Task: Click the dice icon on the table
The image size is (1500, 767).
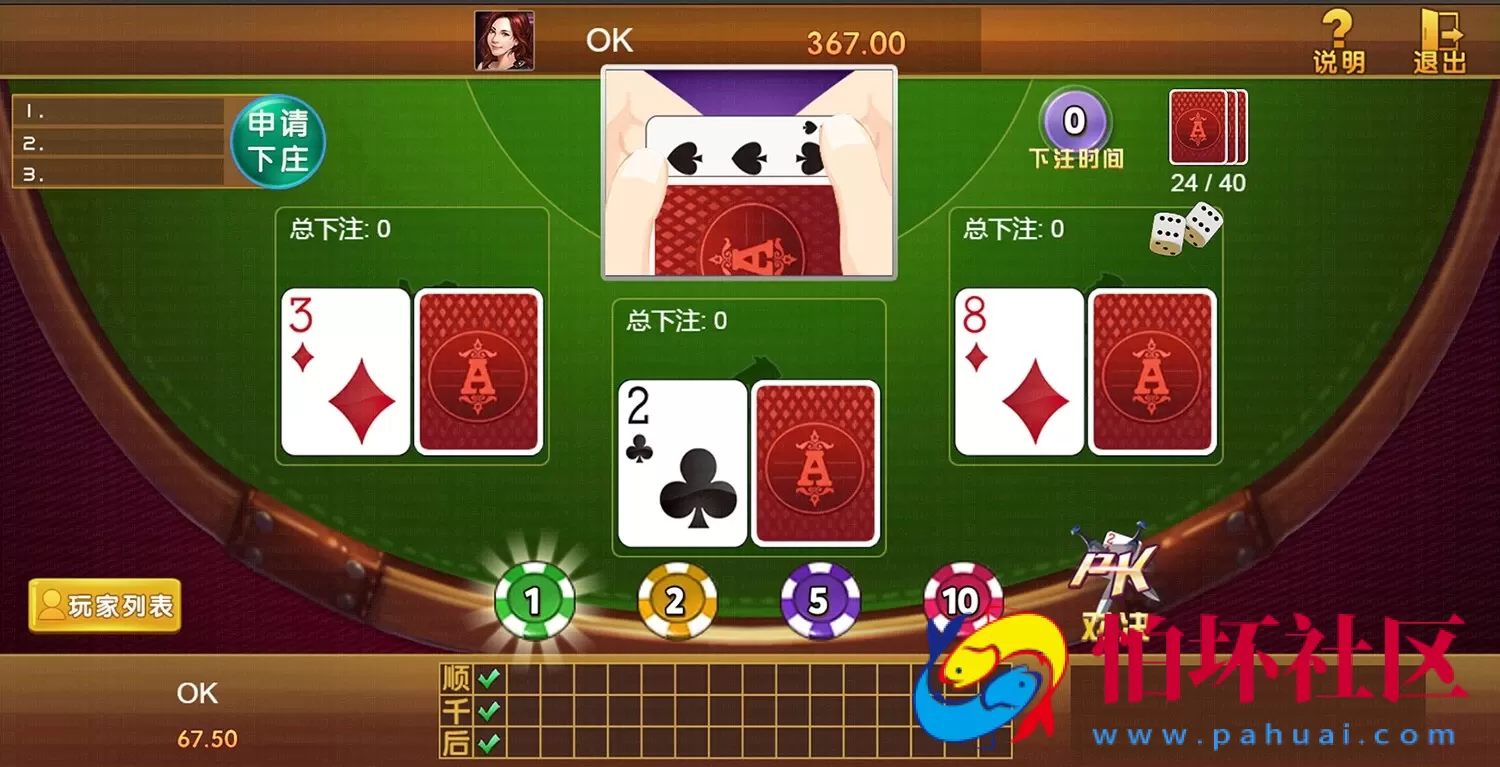Action: 1185,228
